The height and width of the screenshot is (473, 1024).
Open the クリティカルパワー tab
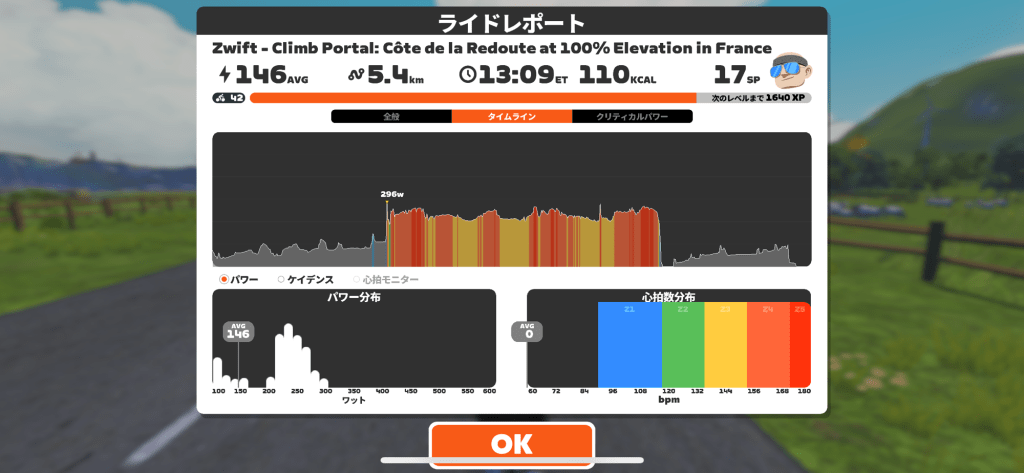pos(632,117)
